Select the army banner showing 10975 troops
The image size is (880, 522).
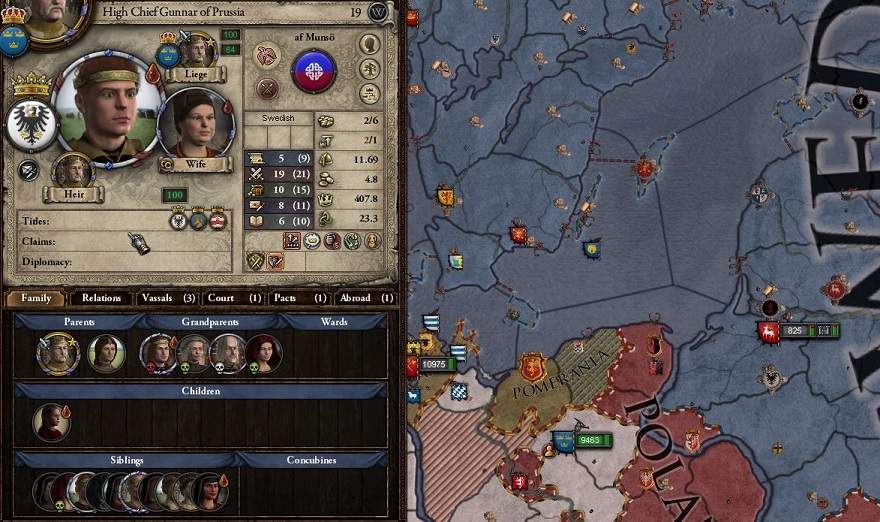(435, 366)
